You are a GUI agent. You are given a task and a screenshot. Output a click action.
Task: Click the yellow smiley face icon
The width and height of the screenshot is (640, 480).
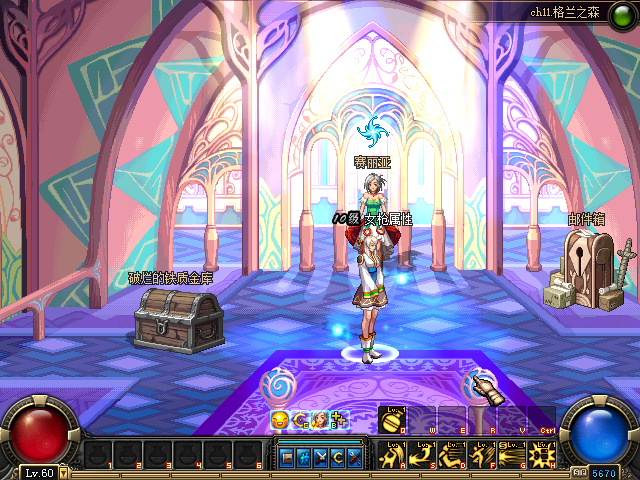[280, 421]
